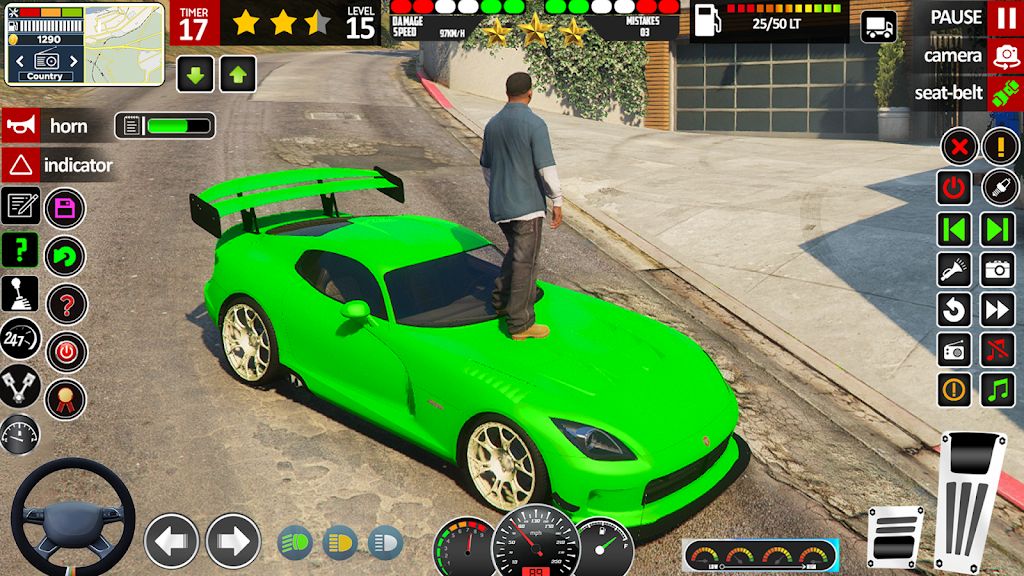Tap the pink floppy disk save icon
Image resolution: width=1024 pixels, height=576 pixels.
tap(66, 208)
